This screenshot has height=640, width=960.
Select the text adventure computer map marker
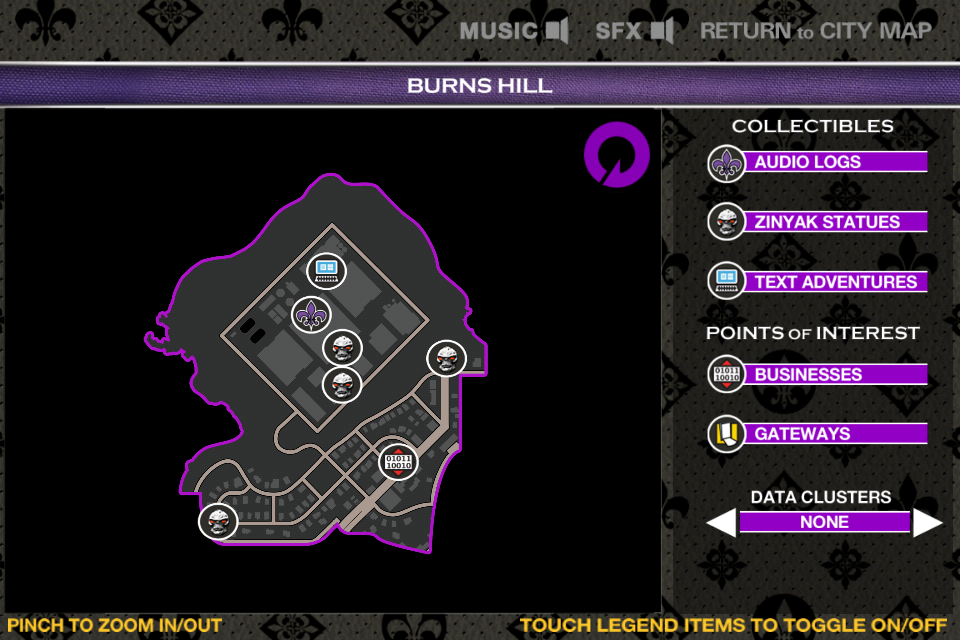pyautogui.click(x=326, y=270)
